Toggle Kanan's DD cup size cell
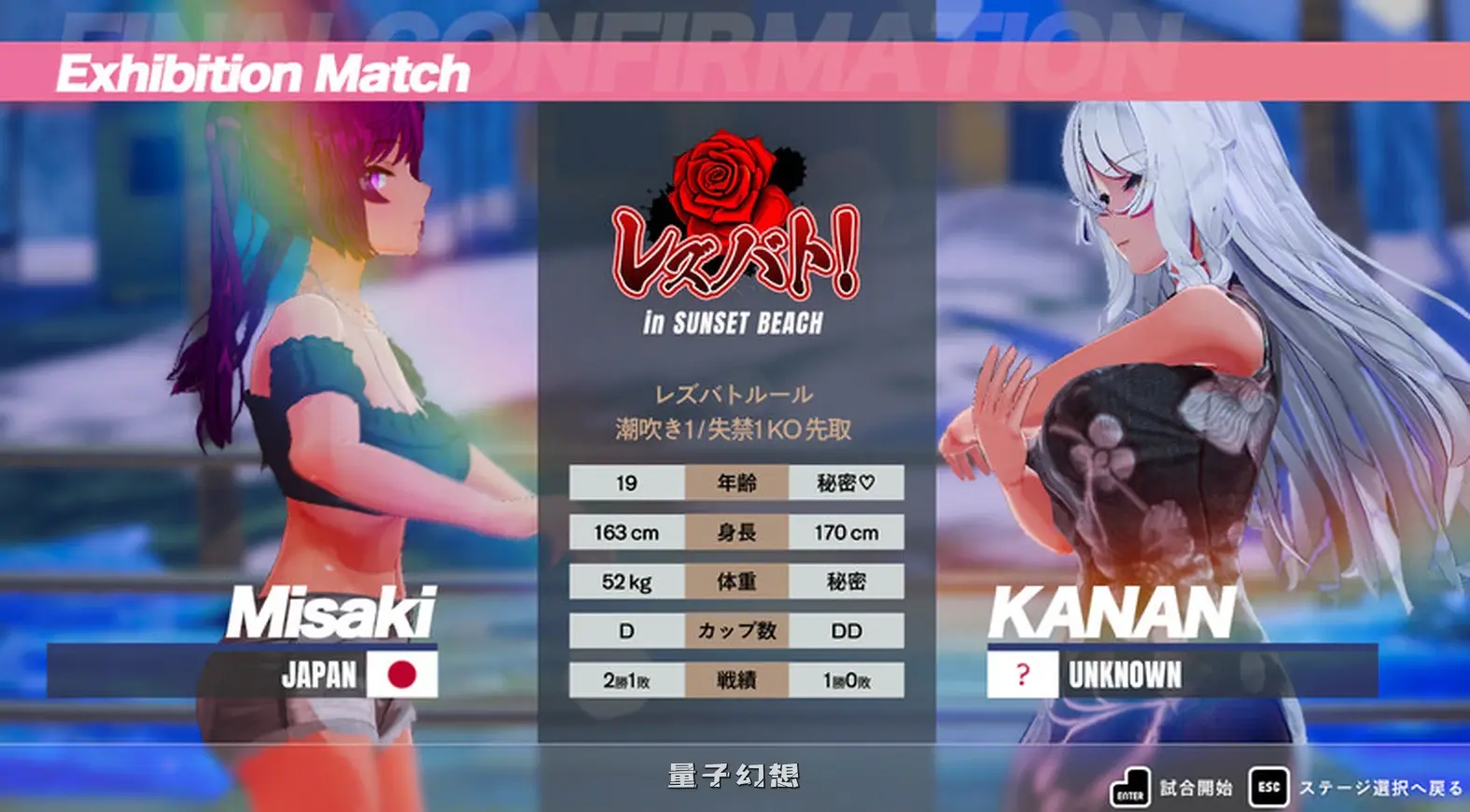The height and width of the screenshot is (812, 1470). [x=846, y=632]
